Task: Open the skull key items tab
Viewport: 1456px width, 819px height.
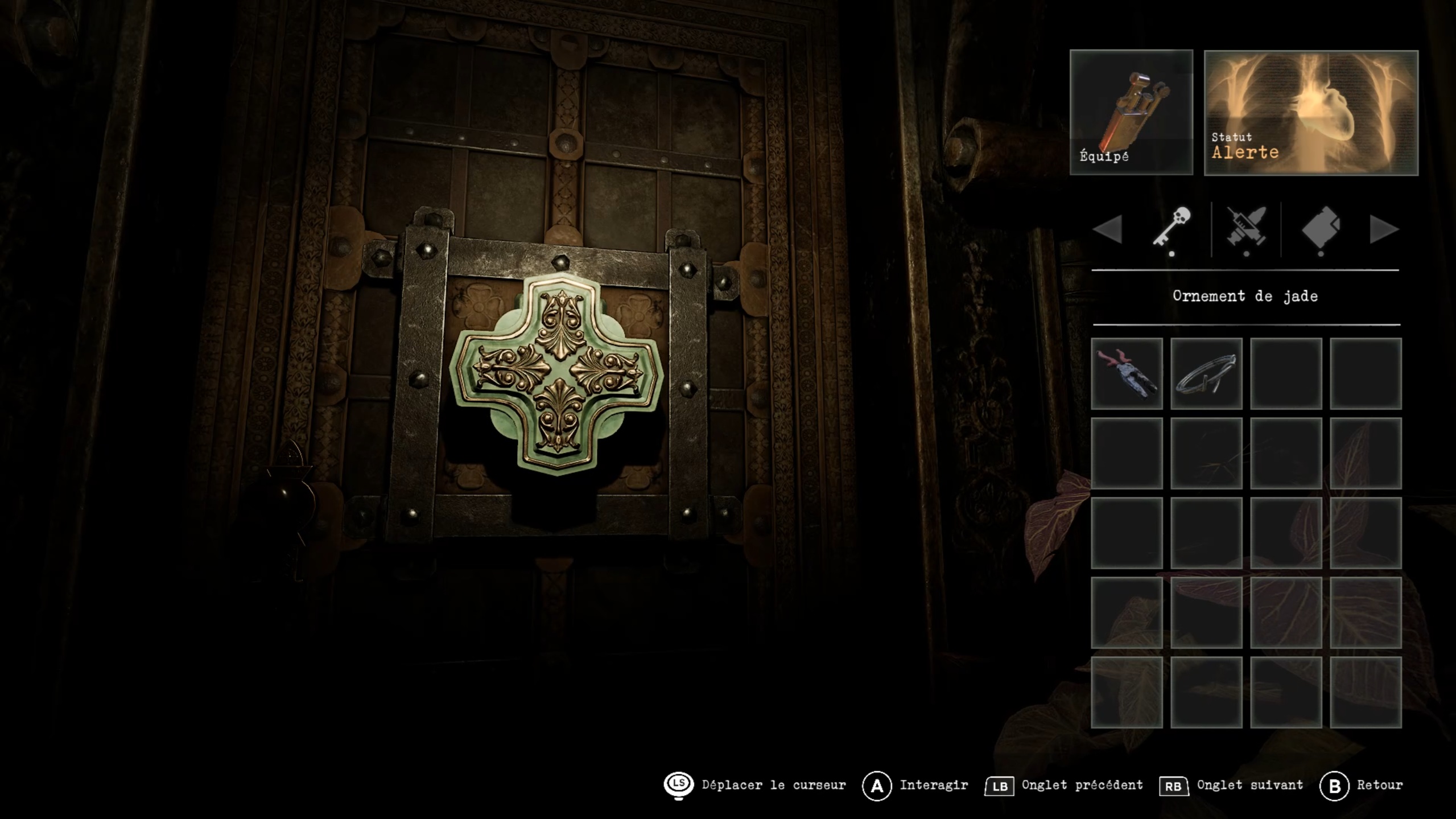Action: coord(1172,229)
